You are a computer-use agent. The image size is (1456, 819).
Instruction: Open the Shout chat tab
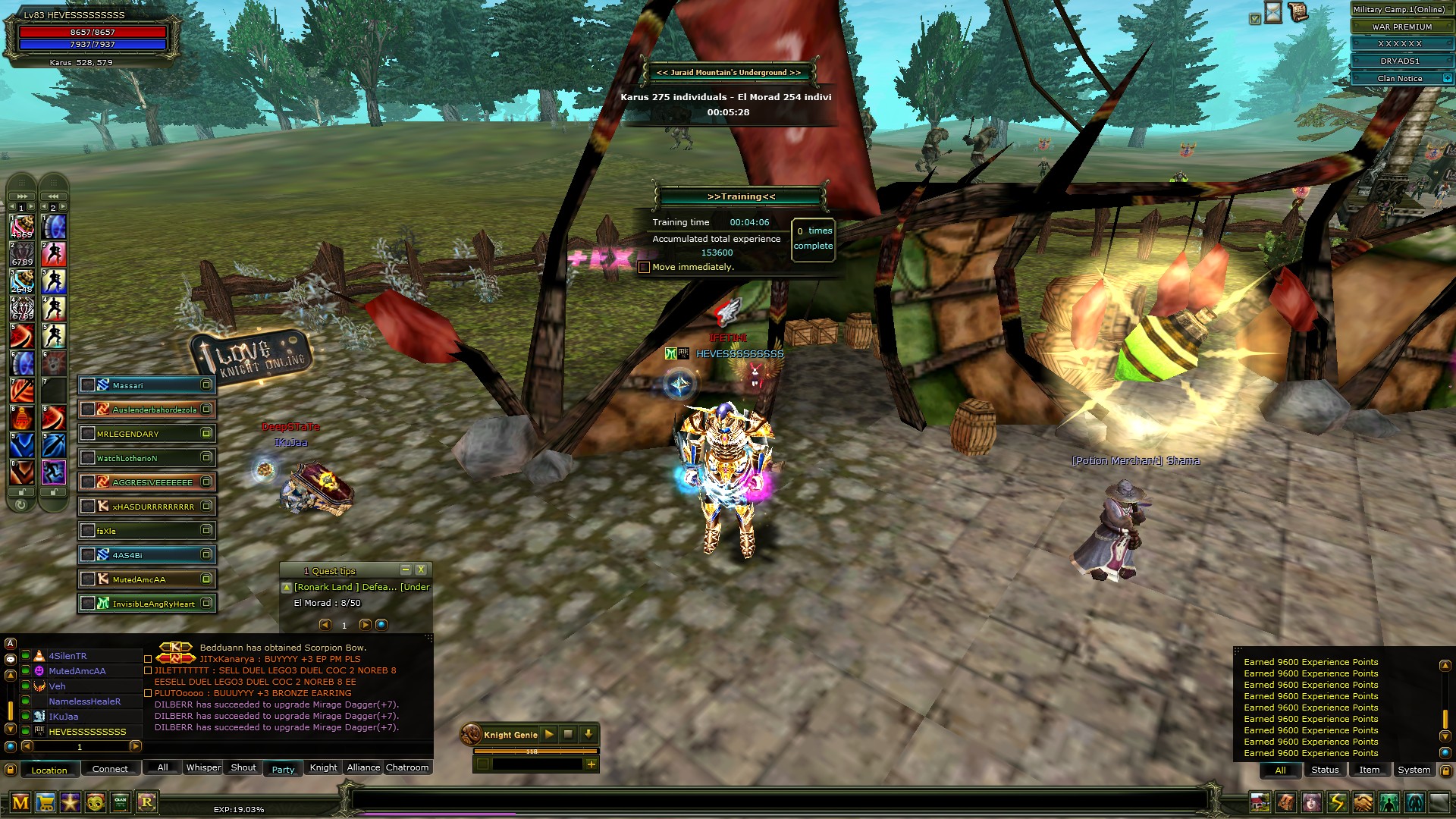[x=243, y=767]
